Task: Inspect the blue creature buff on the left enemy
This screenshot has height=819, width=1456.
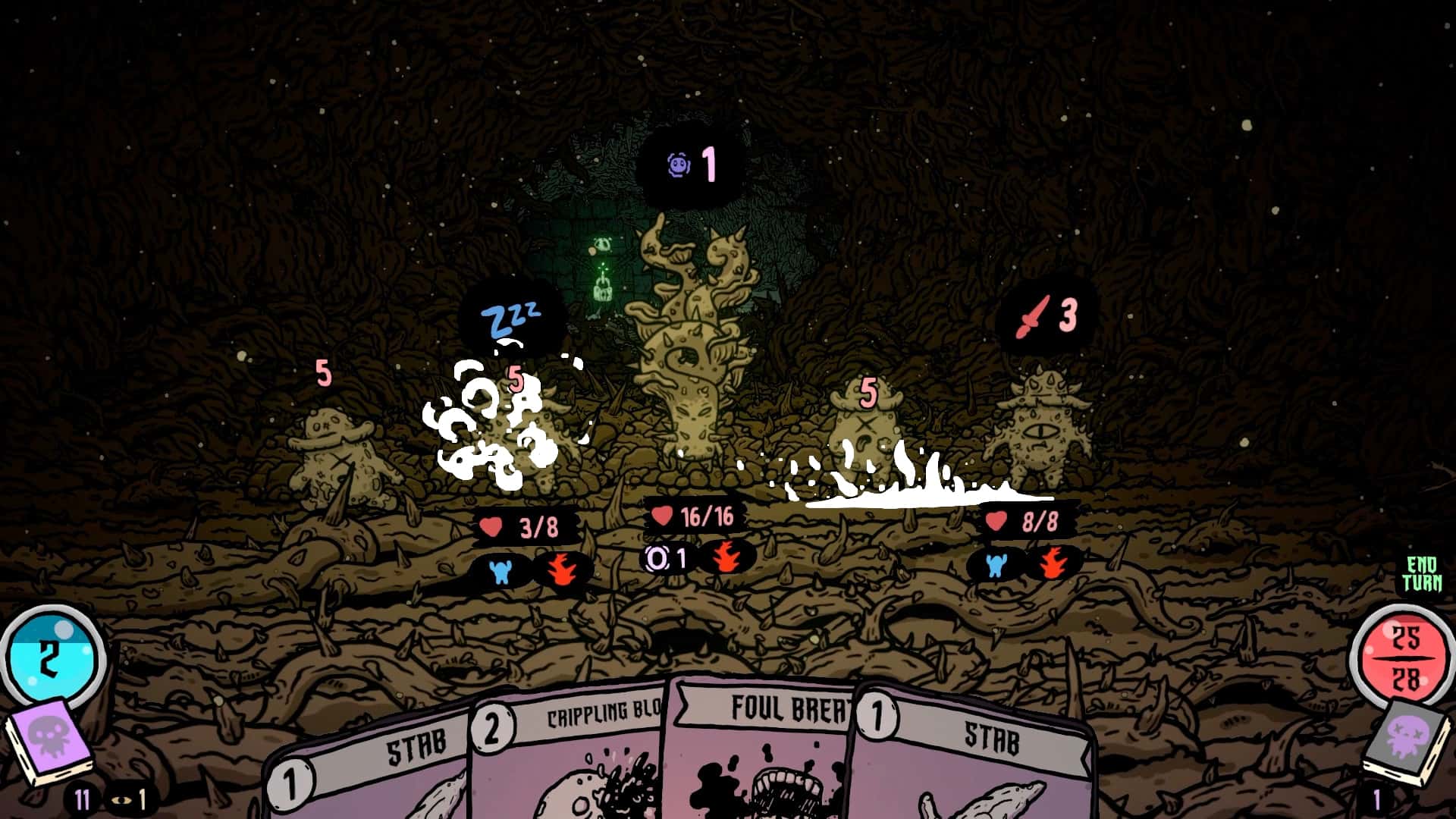Action: [x=500, y=567]
